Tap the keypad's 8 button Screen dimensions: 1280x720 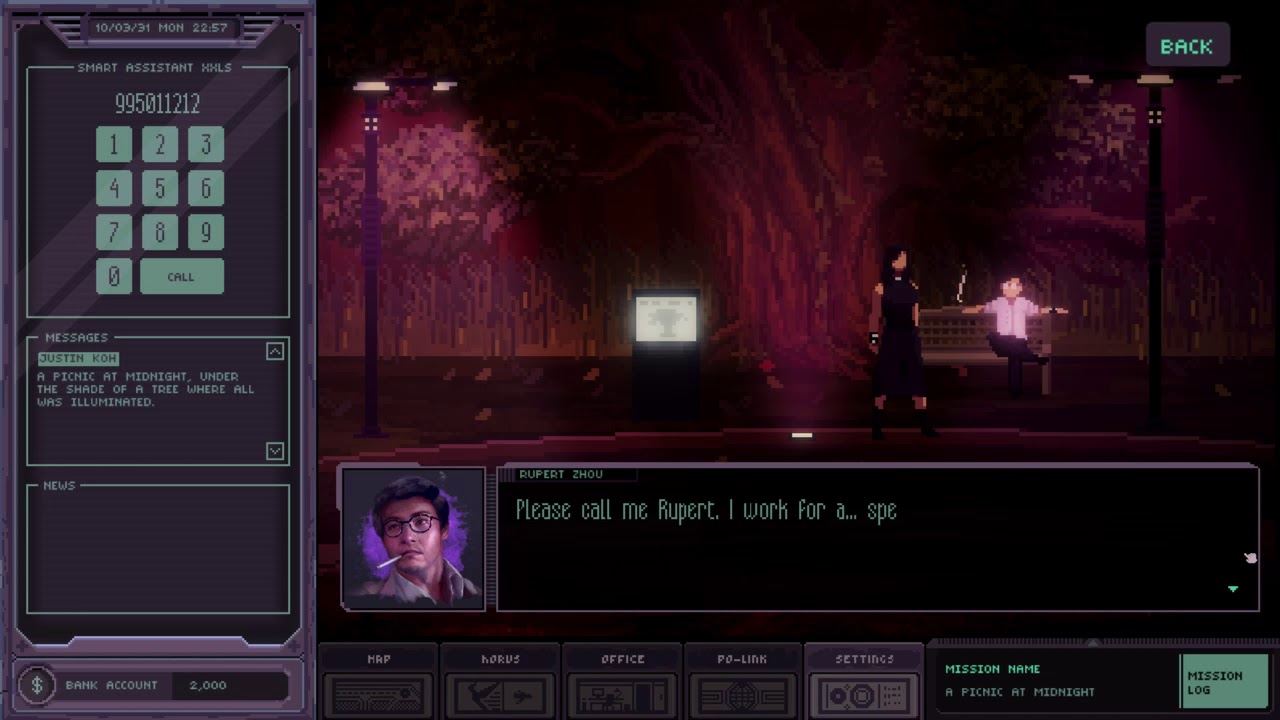coord(160,233)
